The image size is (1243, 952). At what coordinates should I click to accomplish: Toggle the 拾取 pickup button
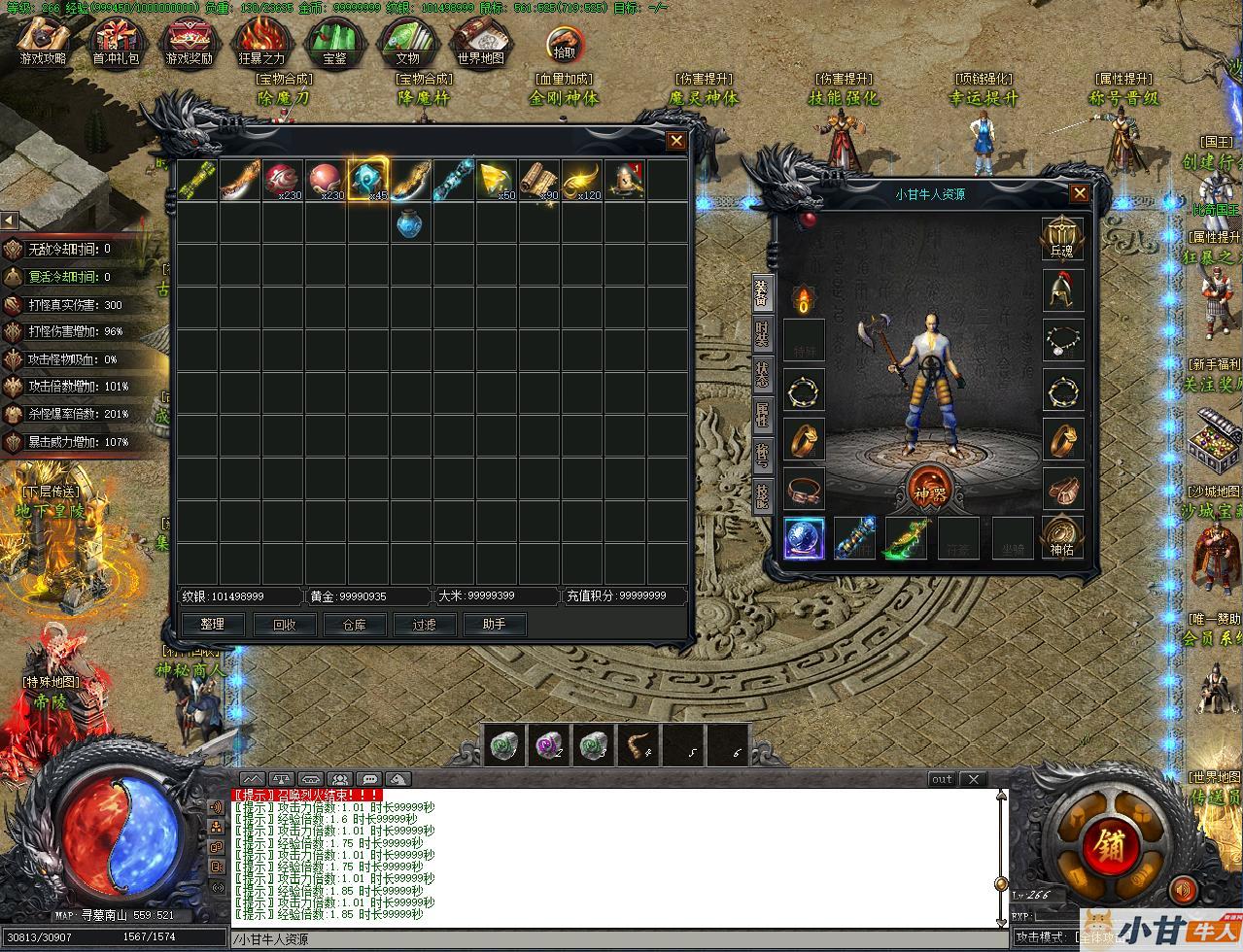click(x=564, y=47)
